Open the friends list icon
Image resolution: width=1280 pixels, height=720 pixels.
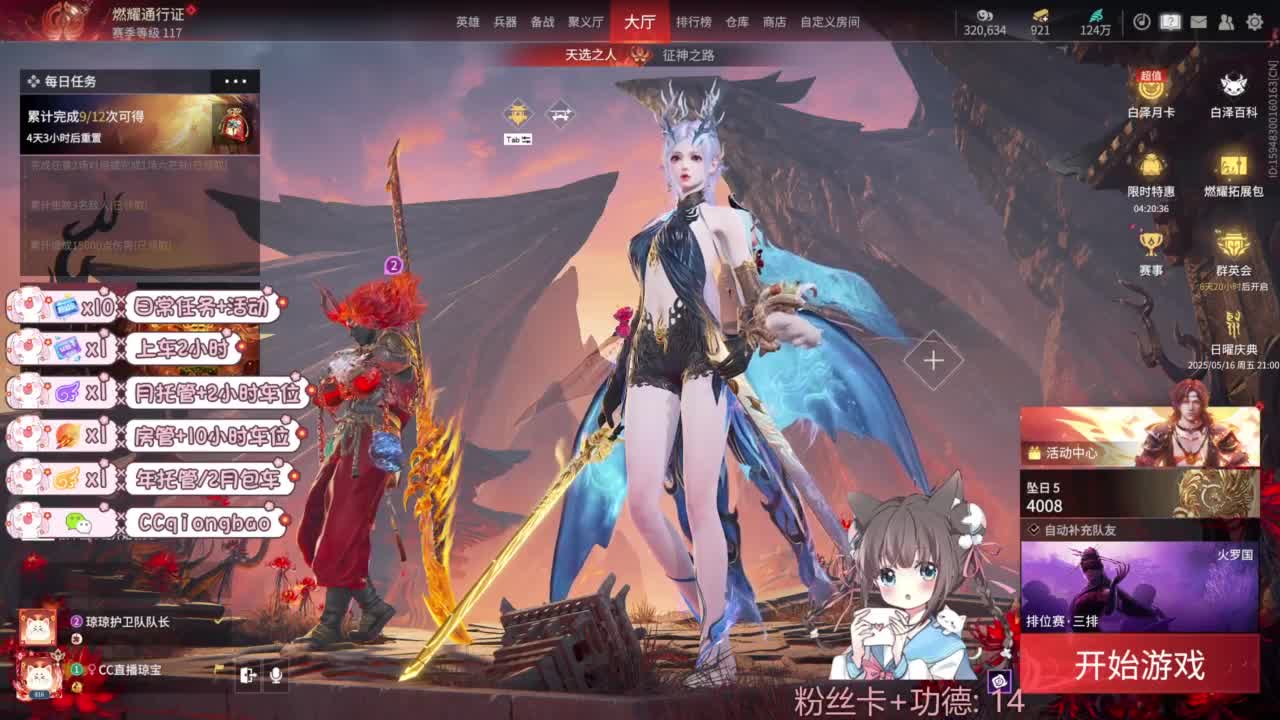[x=1225, y=21]
